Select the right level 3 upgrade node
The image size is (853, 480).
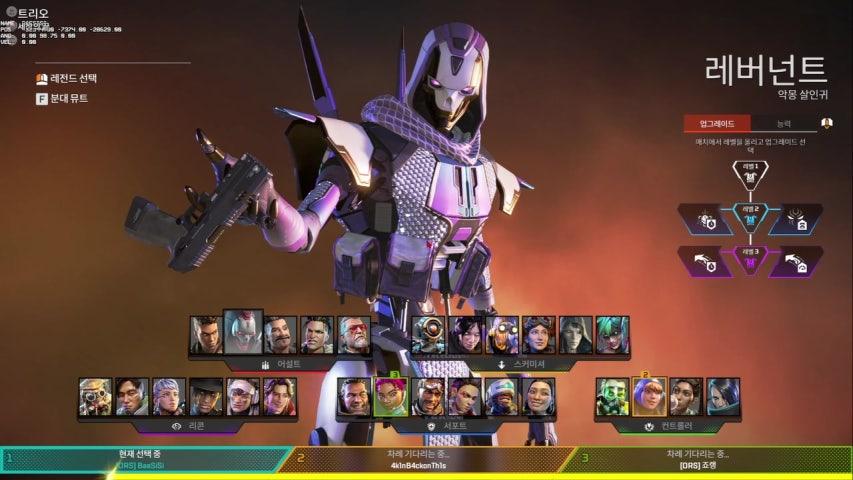pyautogui.click(x=798, y=261)
